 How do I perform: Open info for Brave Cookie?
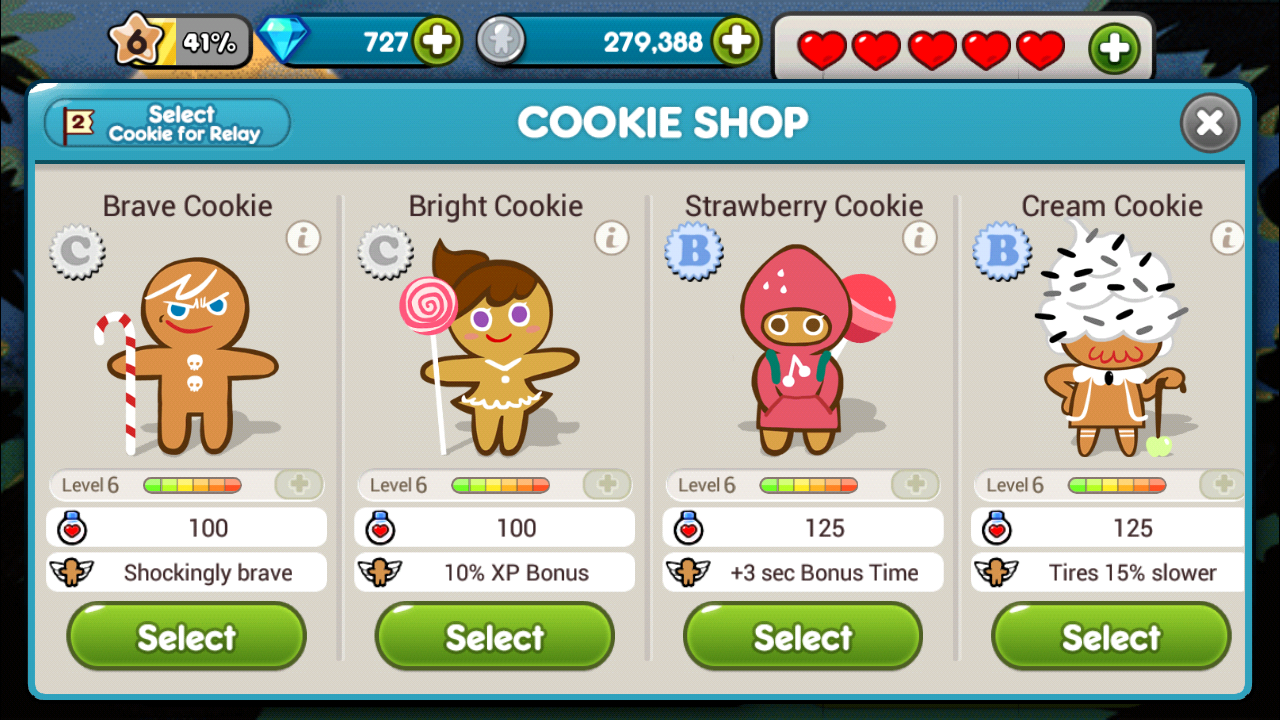pos(303,239)
